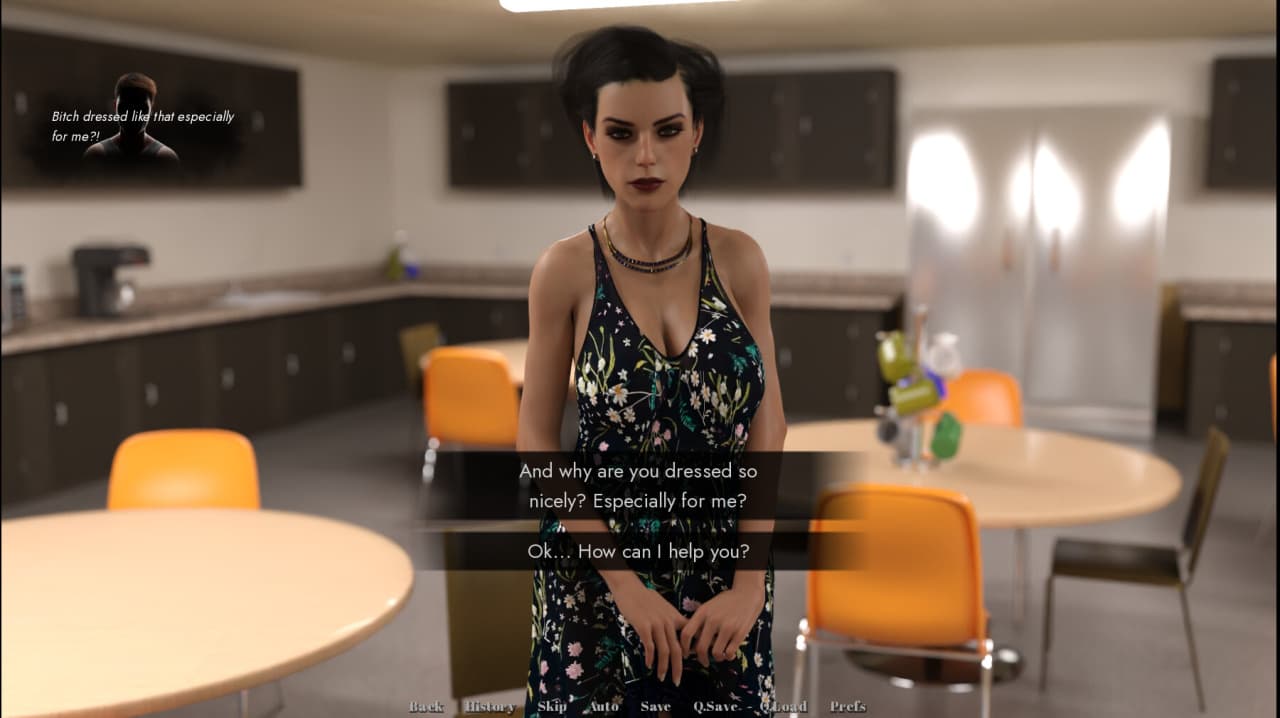Select "Ok… How can I help you?" reply
Screen dimensions: 1280x718
[638, 551]
